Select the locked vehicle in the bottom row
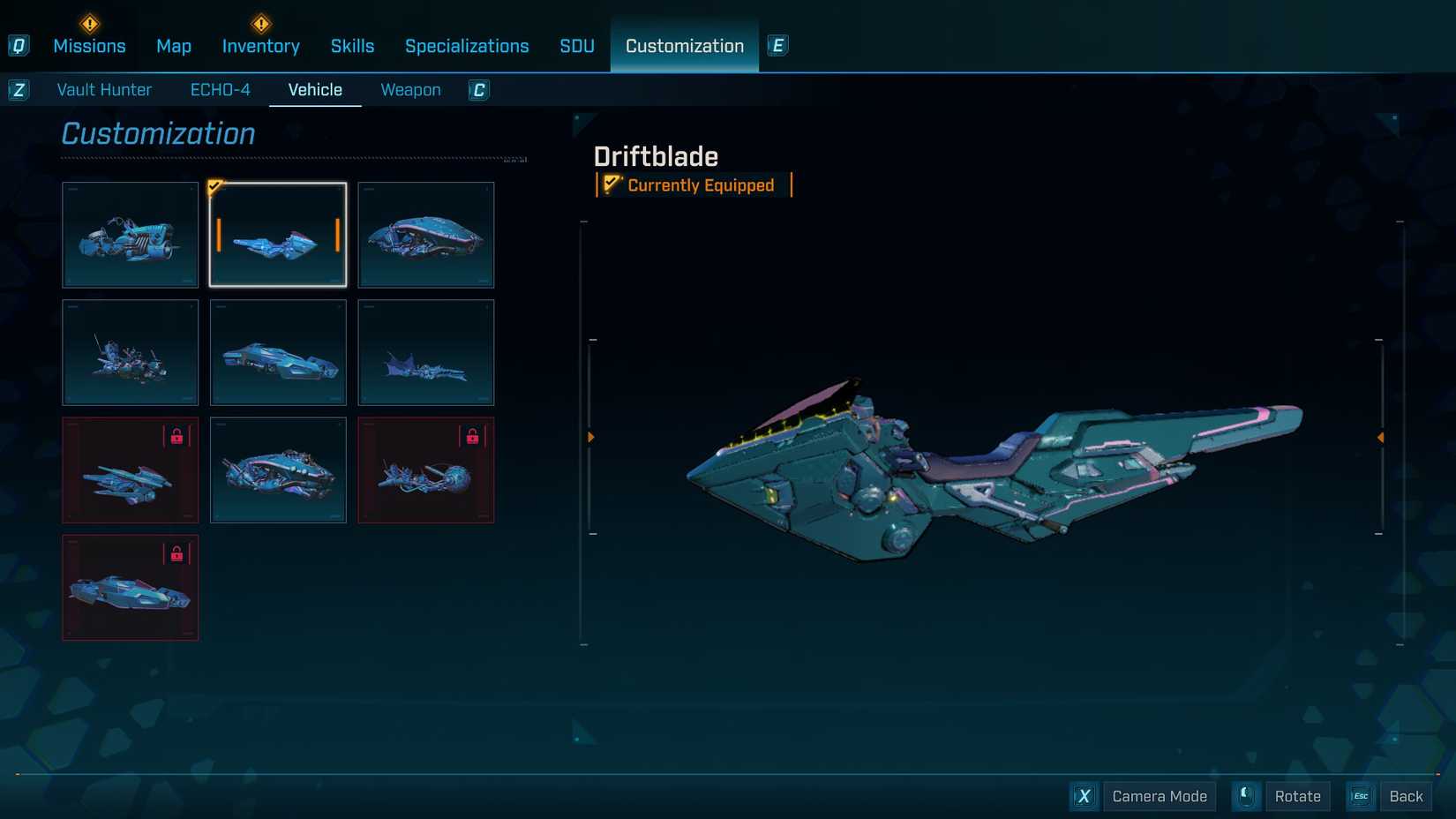The width and height of the screenshot is (1456, 819). click(131, 588)
